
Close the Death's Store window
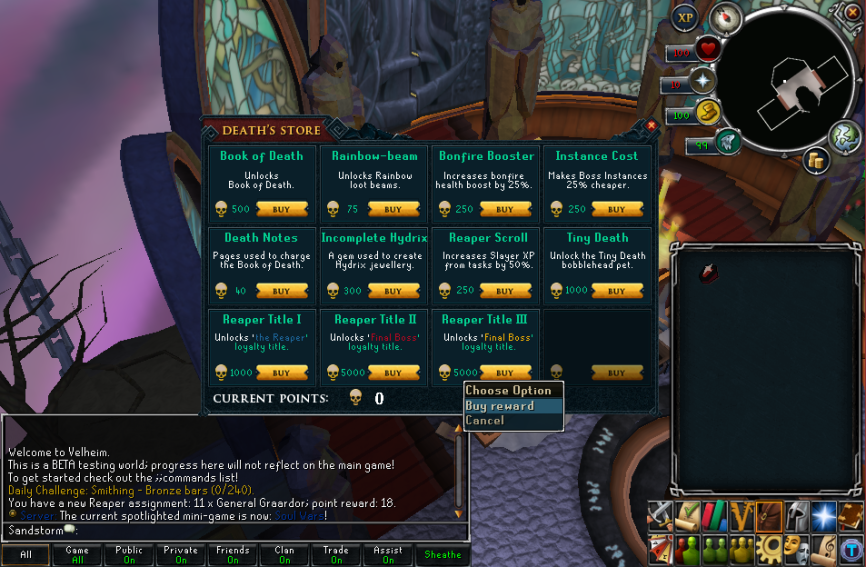[x=651, y=126]
